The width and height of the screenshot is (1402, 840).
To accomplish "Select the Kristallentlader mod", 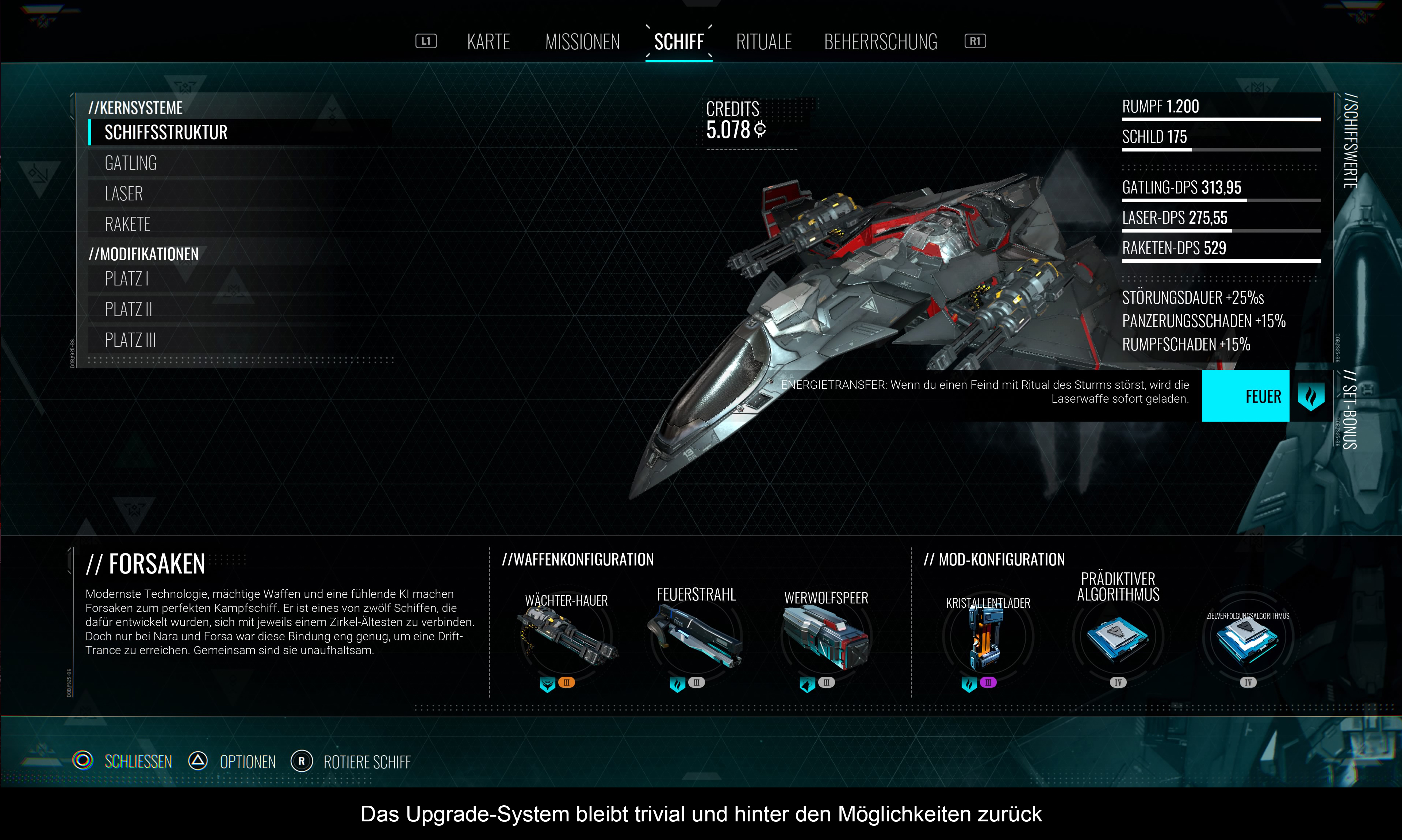I will point(988,637).
